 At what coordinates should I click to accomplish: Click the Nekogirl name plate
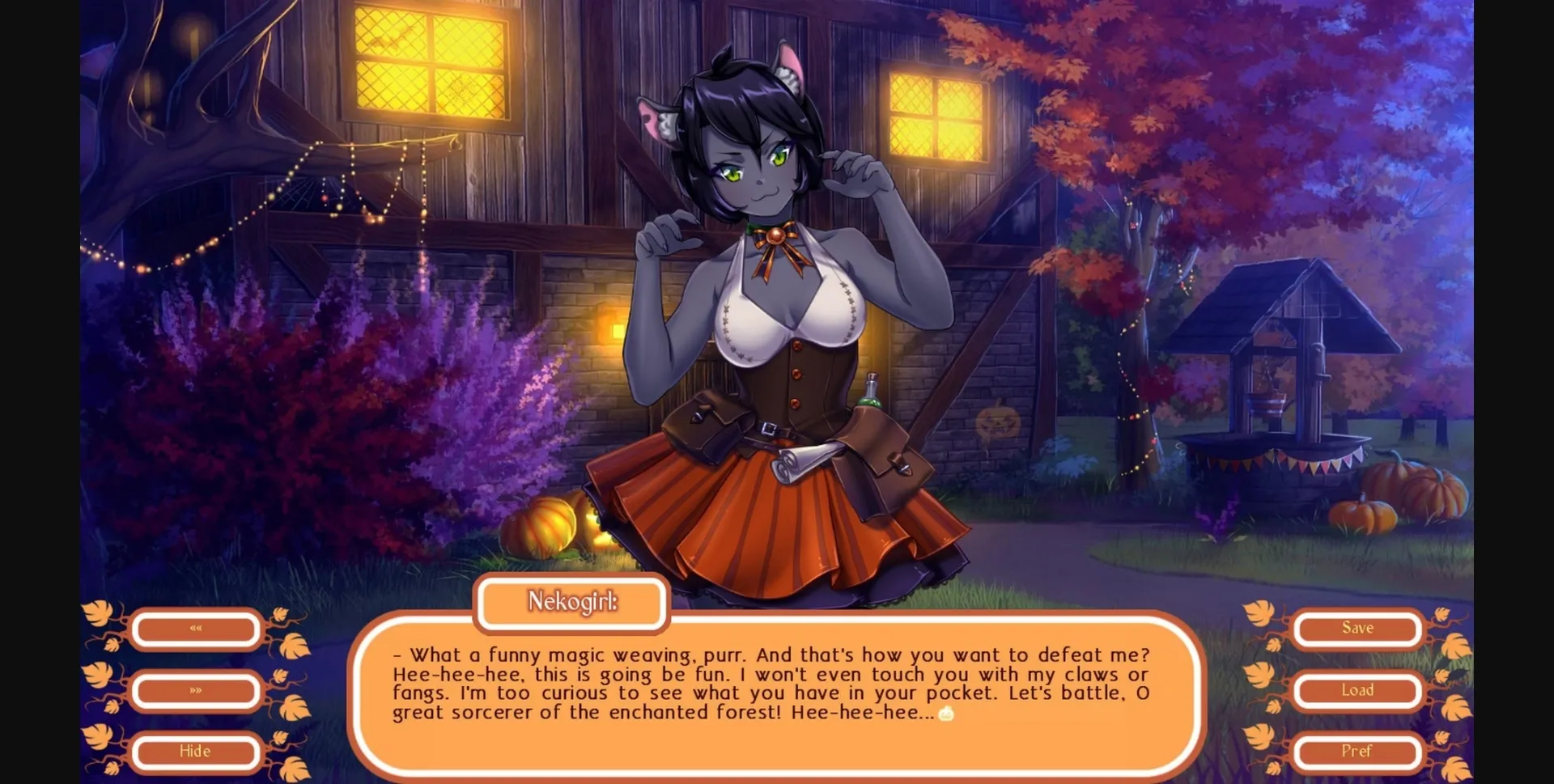pyautogui.click(x=571, y=603)
